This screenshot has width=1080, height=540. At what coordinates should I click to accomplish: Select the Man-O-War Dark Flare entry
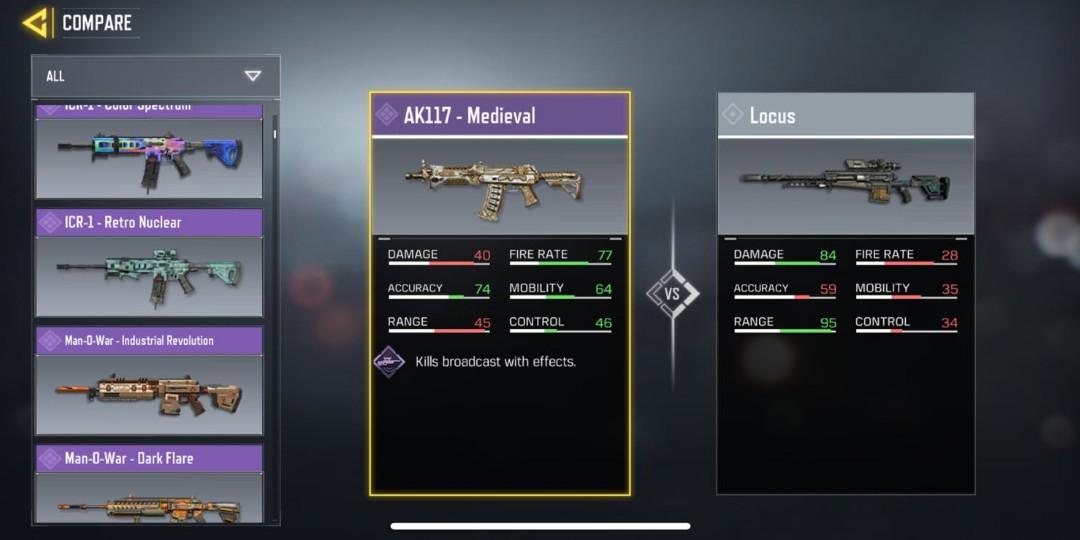[149, 485]
